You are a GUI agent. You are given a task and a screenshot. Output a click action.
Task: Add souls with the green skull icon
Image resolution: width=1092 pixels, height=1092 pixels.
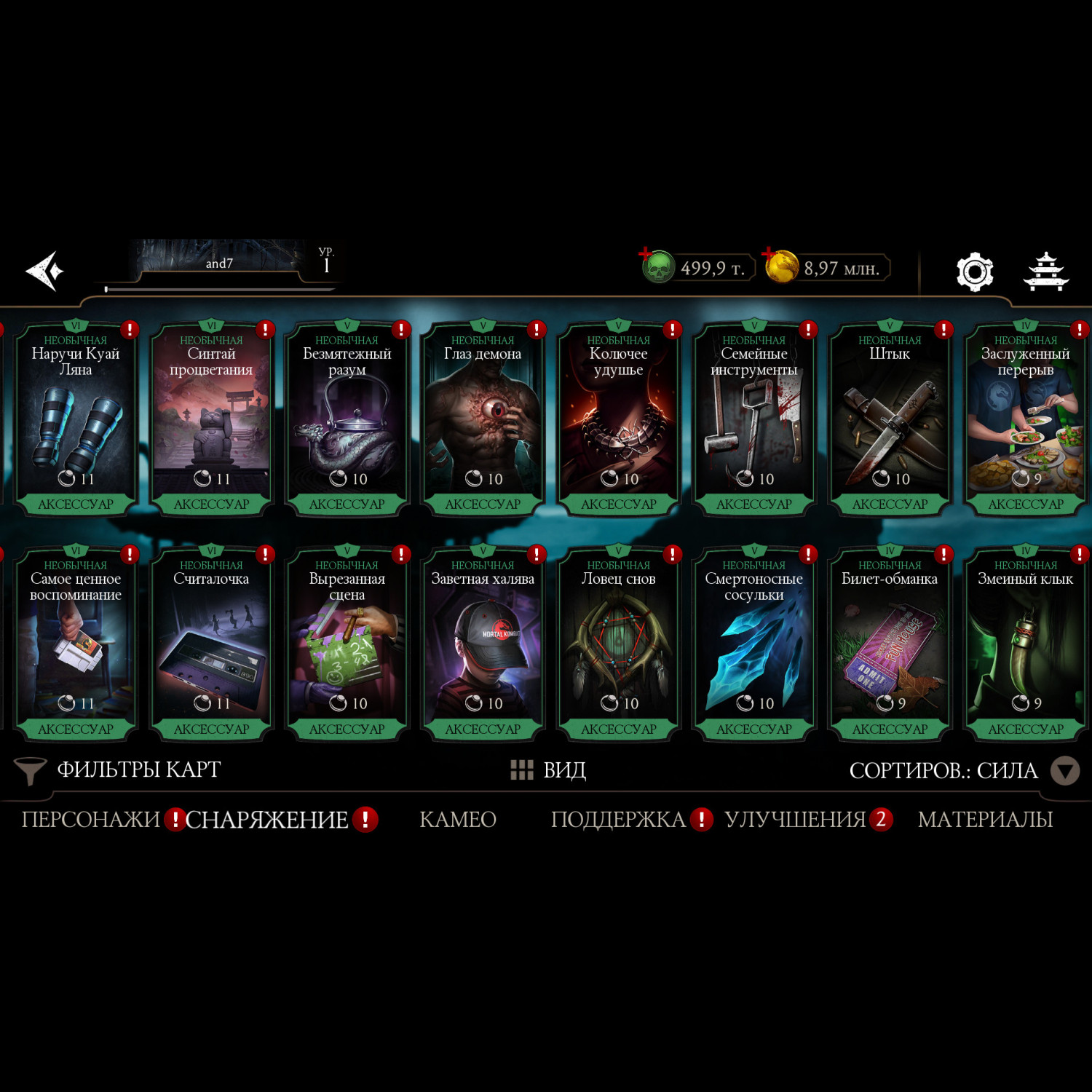[x=657, y=266]
